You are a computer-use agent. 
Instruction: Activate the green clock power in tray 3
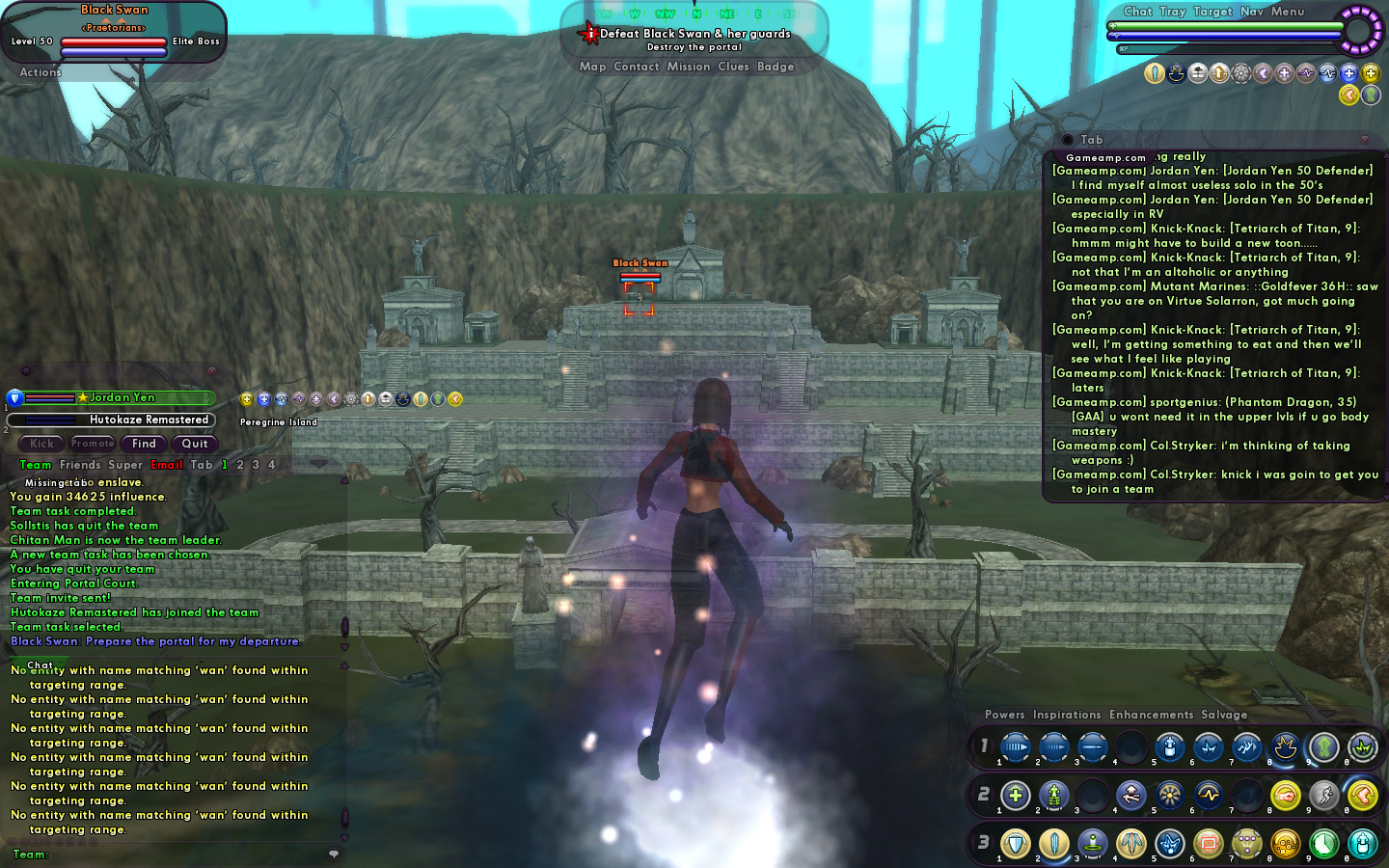1323,844
